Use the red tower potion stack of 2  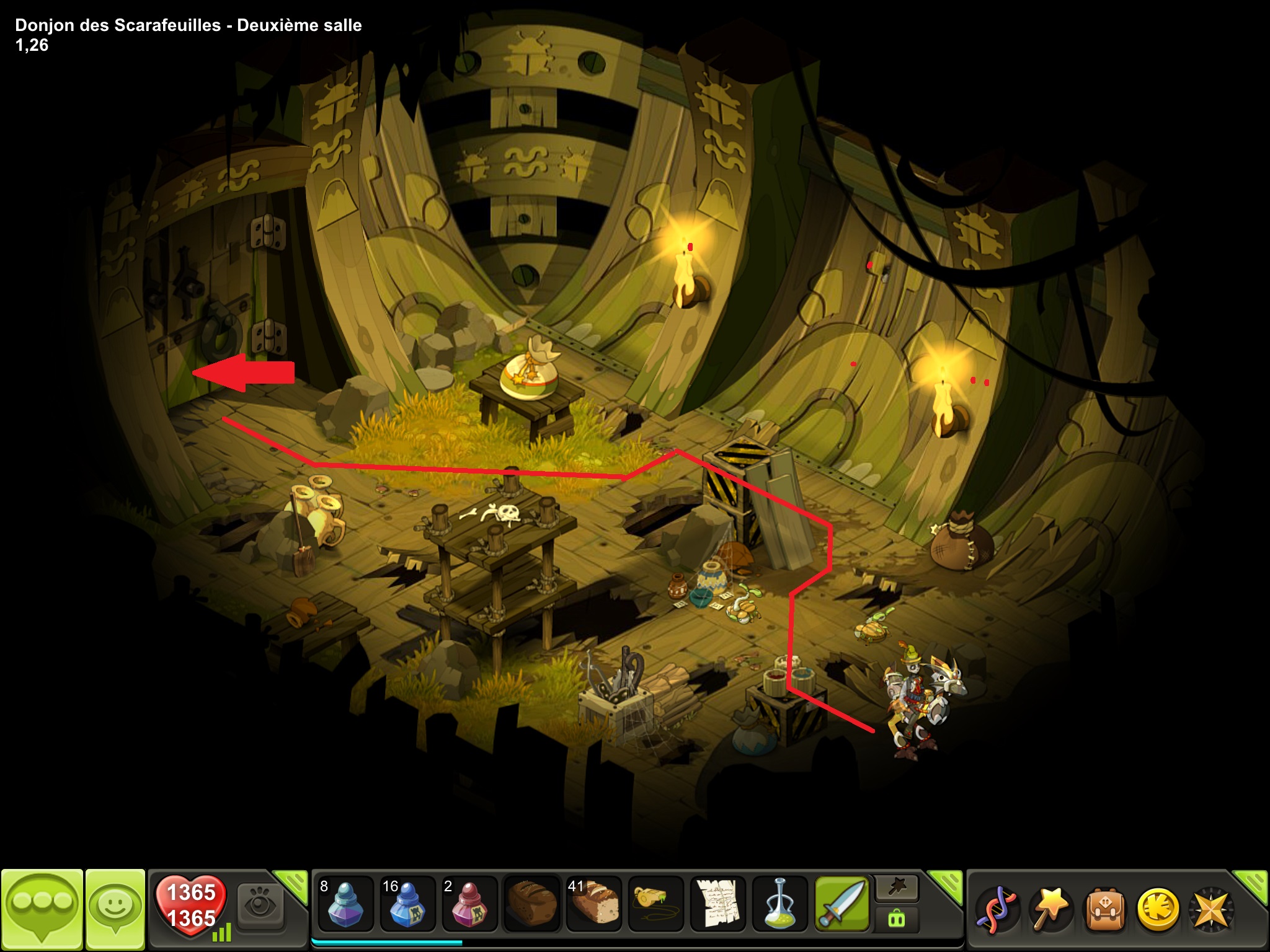[x=469, y=904]
